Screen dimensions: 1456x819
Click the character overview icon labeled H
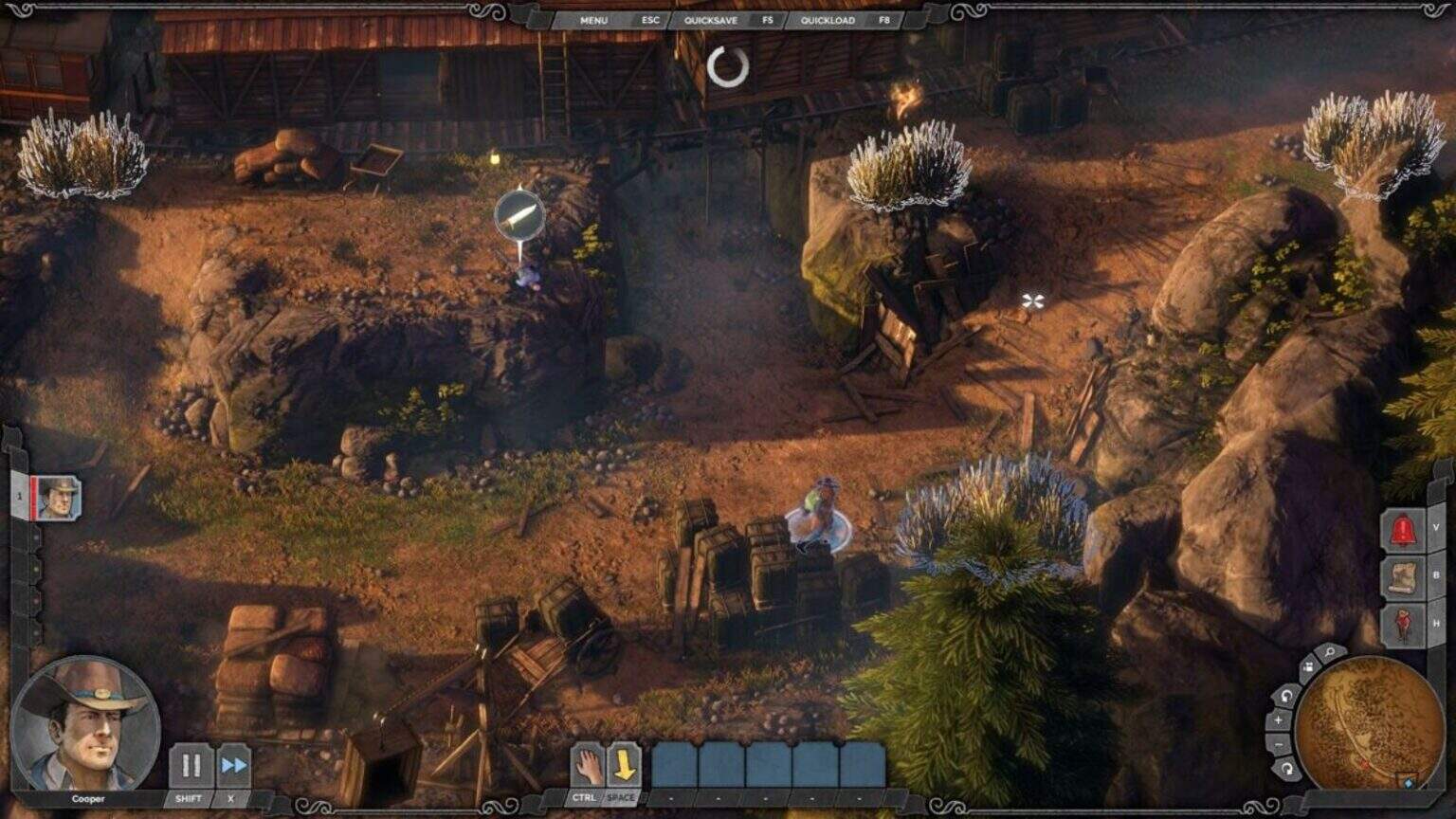click(1405, 624)
